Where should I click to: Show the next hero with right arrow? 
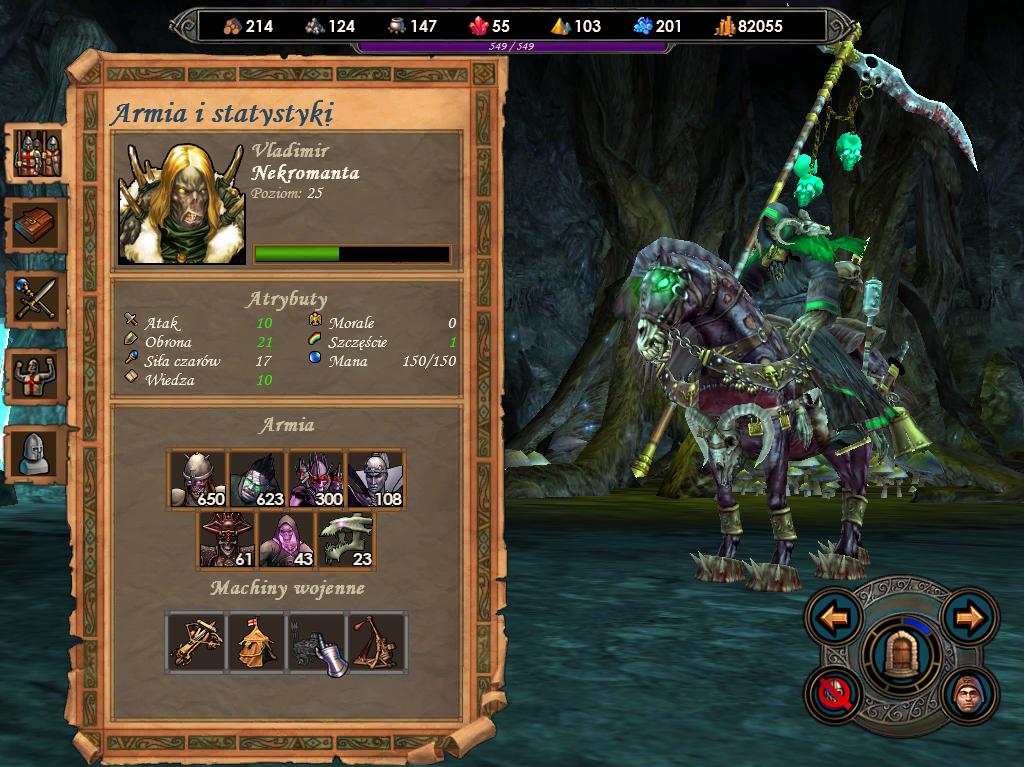click(970, 617)
